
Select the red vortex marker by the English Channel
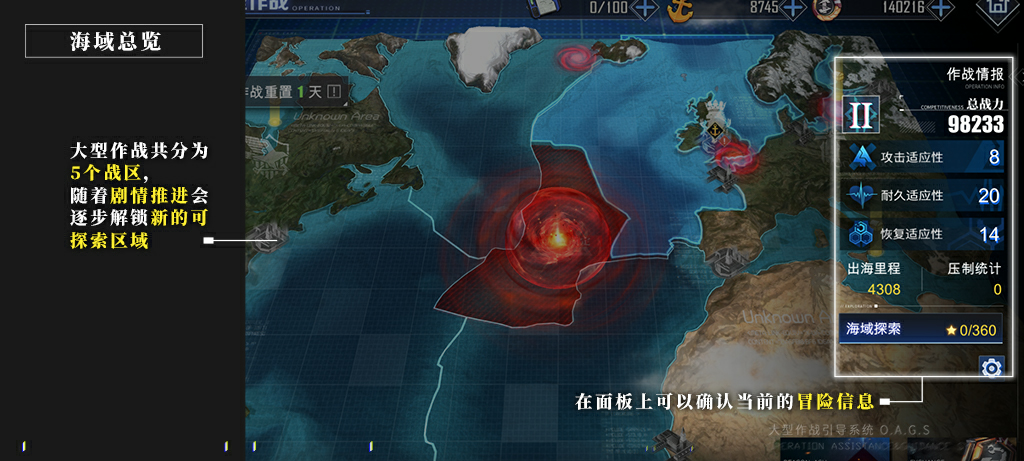[736, 155]
